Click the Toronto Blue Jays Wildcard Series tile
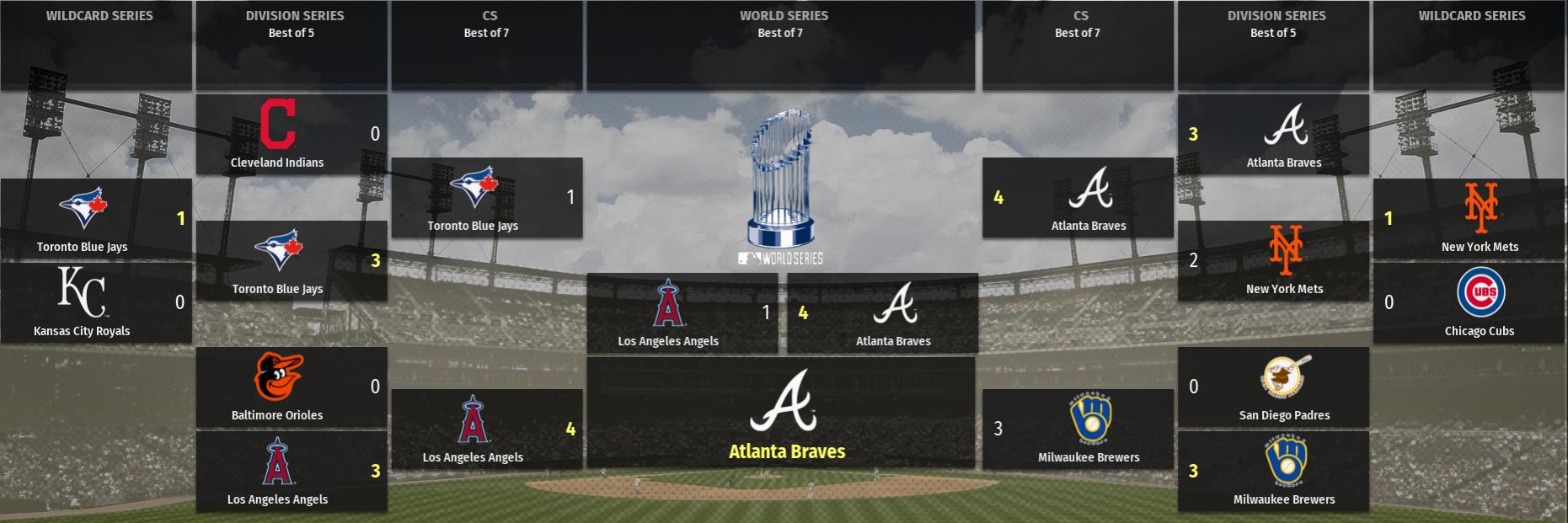The height and width of the screenshot is (523, 1568). click(x=96, y=219)
